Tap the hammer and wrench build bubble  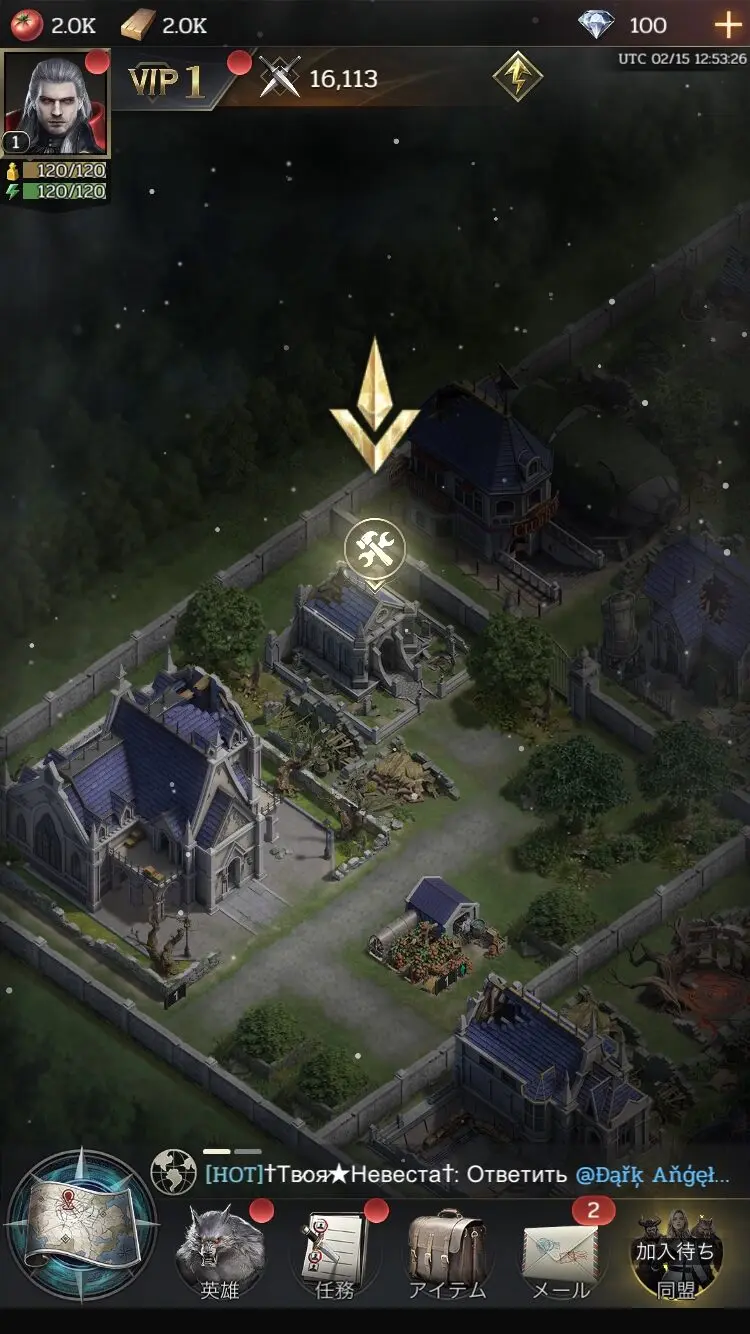point(375,548)
